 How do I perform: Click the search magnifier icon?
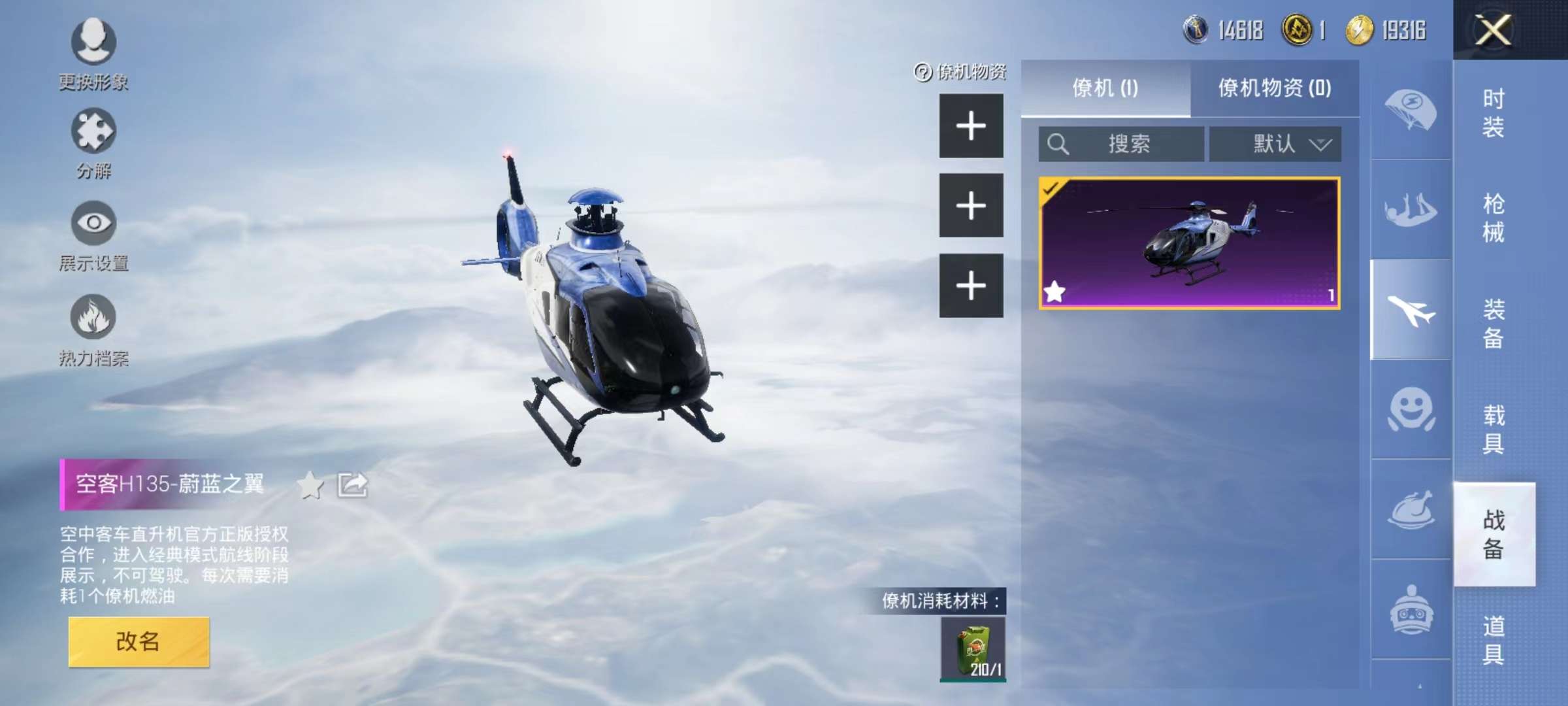click(x=1058, y=144)
